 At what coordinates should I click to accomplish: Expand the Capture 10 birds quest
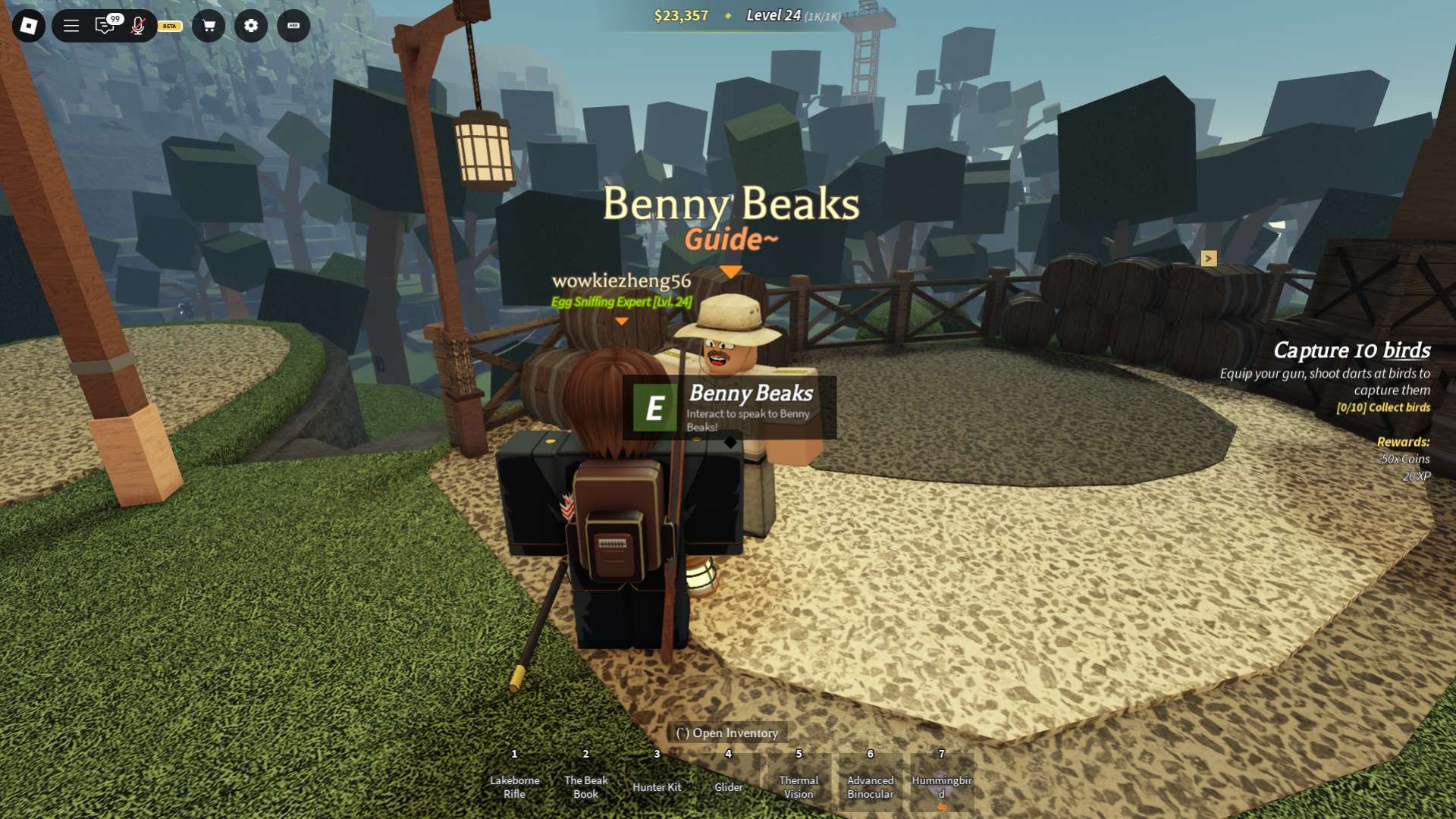pyautogui.click(x=1351, y=351)
